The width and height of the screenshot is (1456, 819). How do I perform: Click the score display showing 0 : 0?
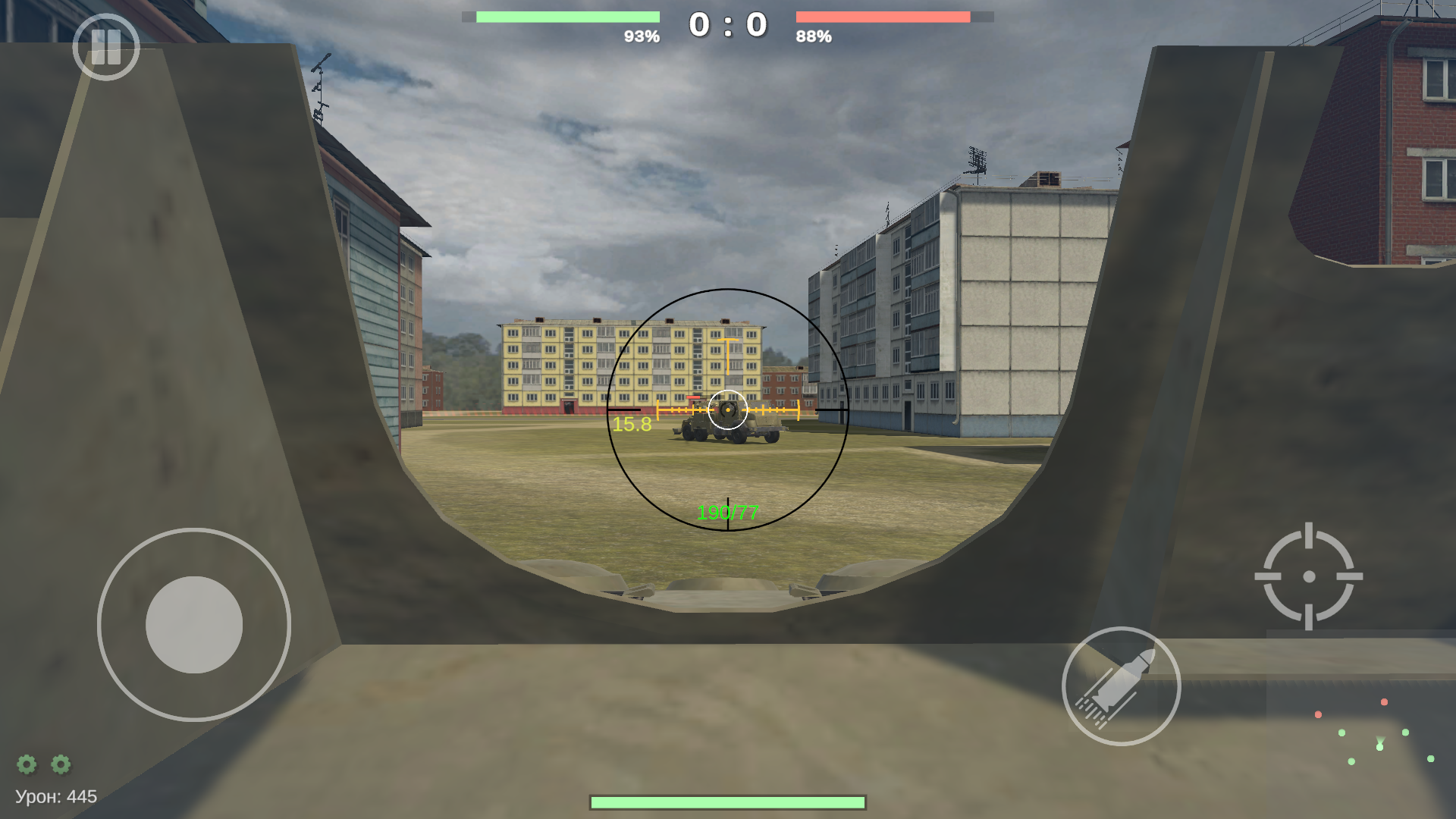click(x=726, y=24)
